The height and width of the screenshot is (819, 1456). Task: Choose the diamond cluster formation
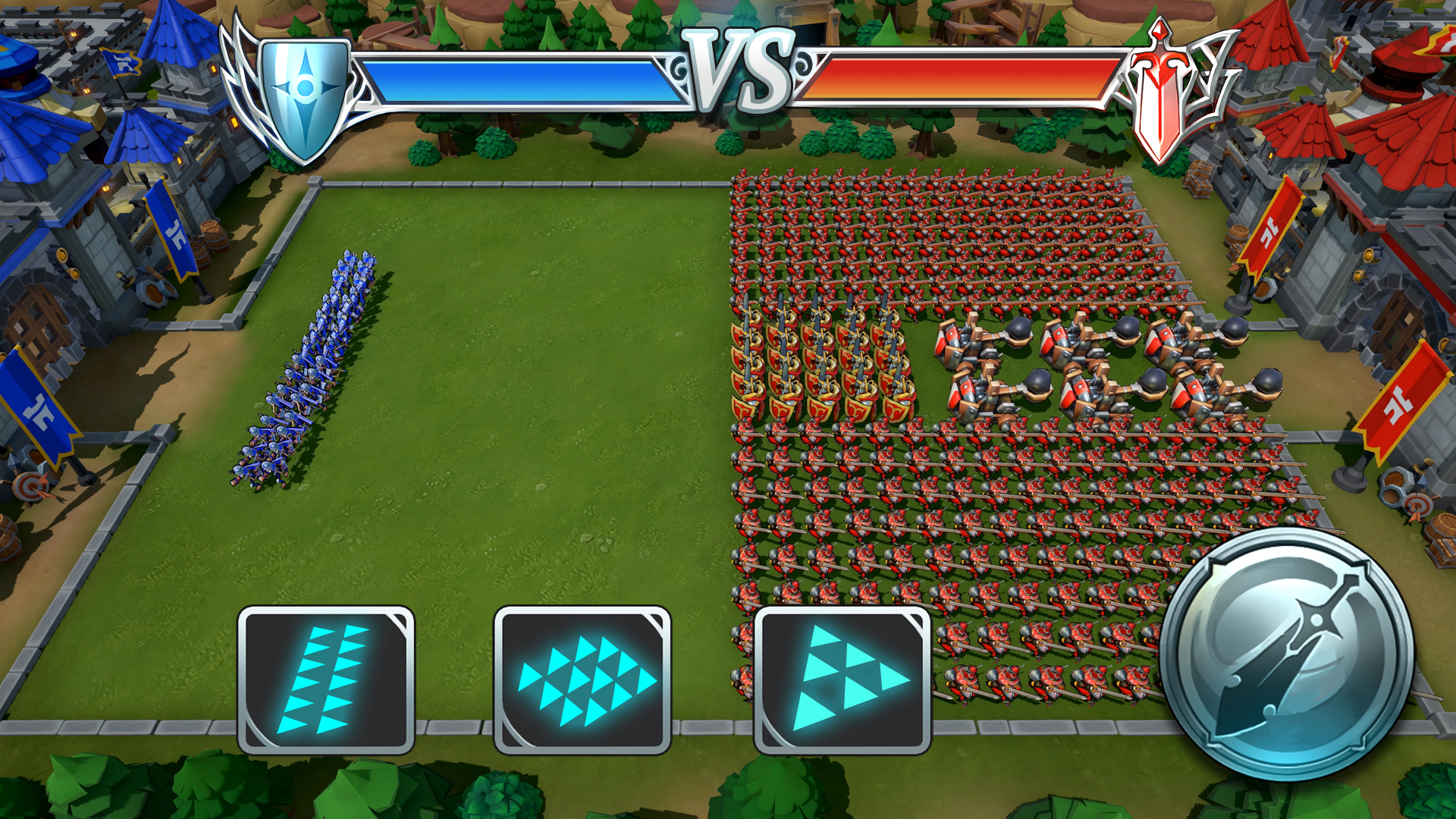tap(582, 679)
